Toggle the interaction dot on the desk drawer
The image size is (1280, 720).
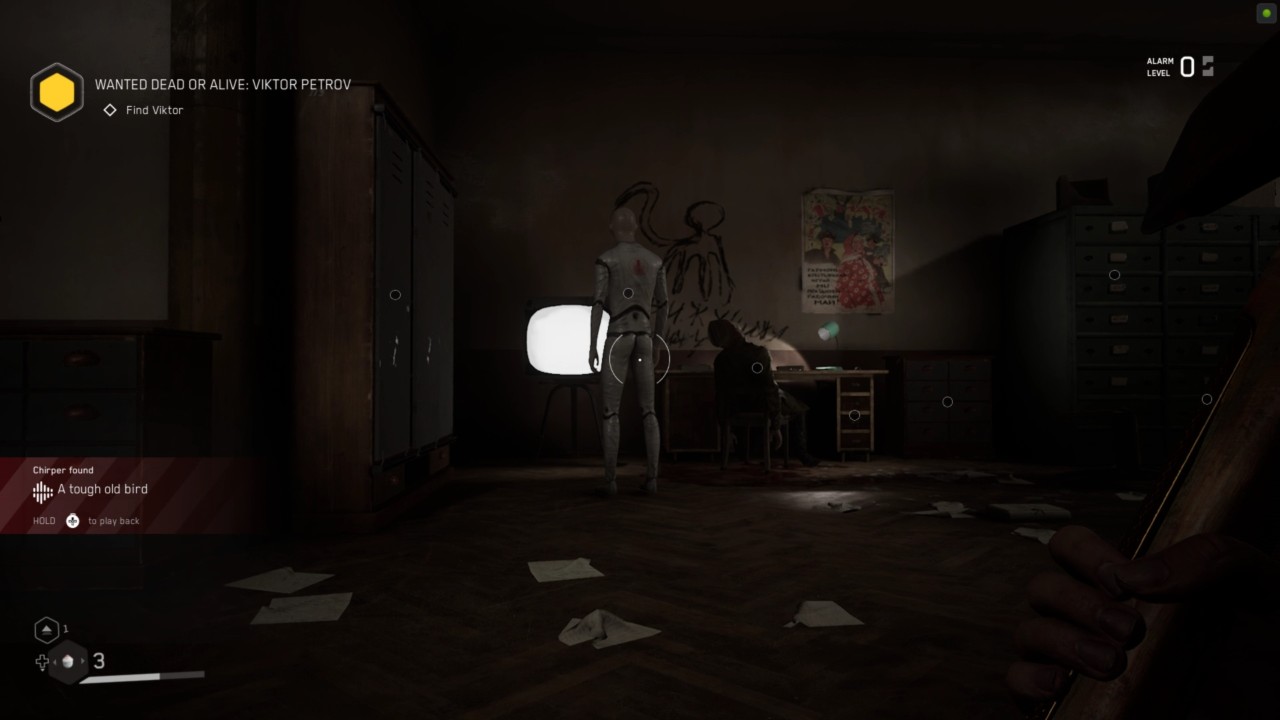(854, 413)
